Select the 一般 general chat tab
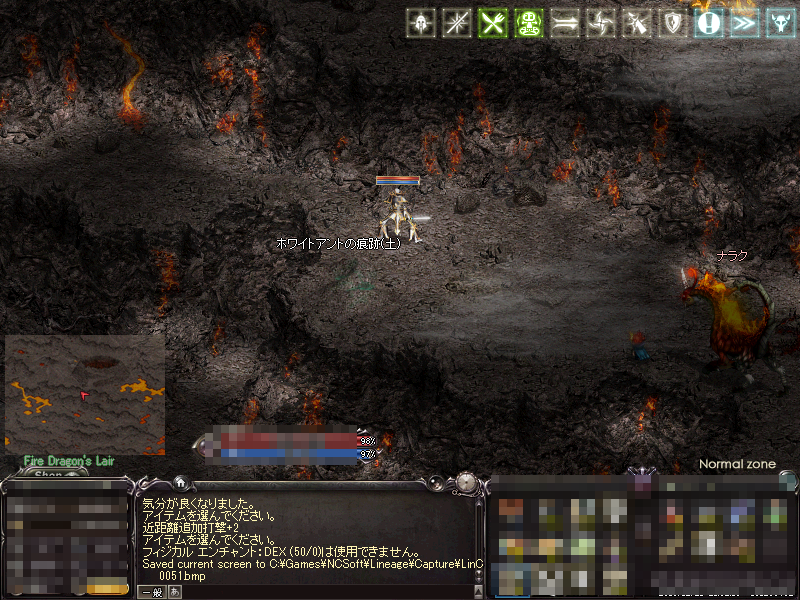The height and width of the screenshot is (600, 800). pyautogui.click(x=151, y=592)
